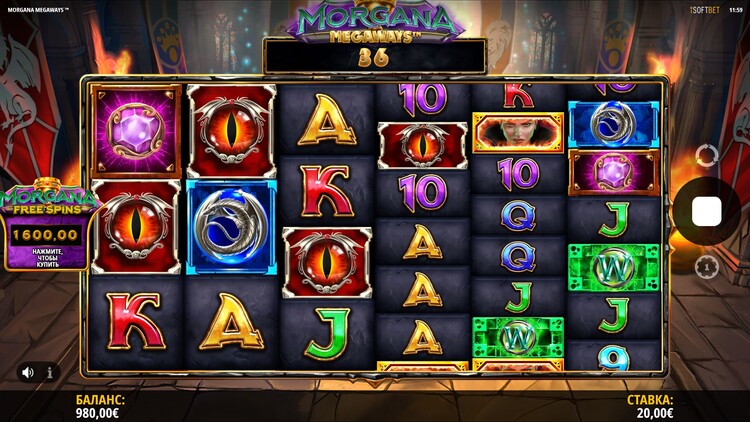Screen dimensions: 750x422
Task: Open the bet coin settings icon
Action: (x=707, y=267)
